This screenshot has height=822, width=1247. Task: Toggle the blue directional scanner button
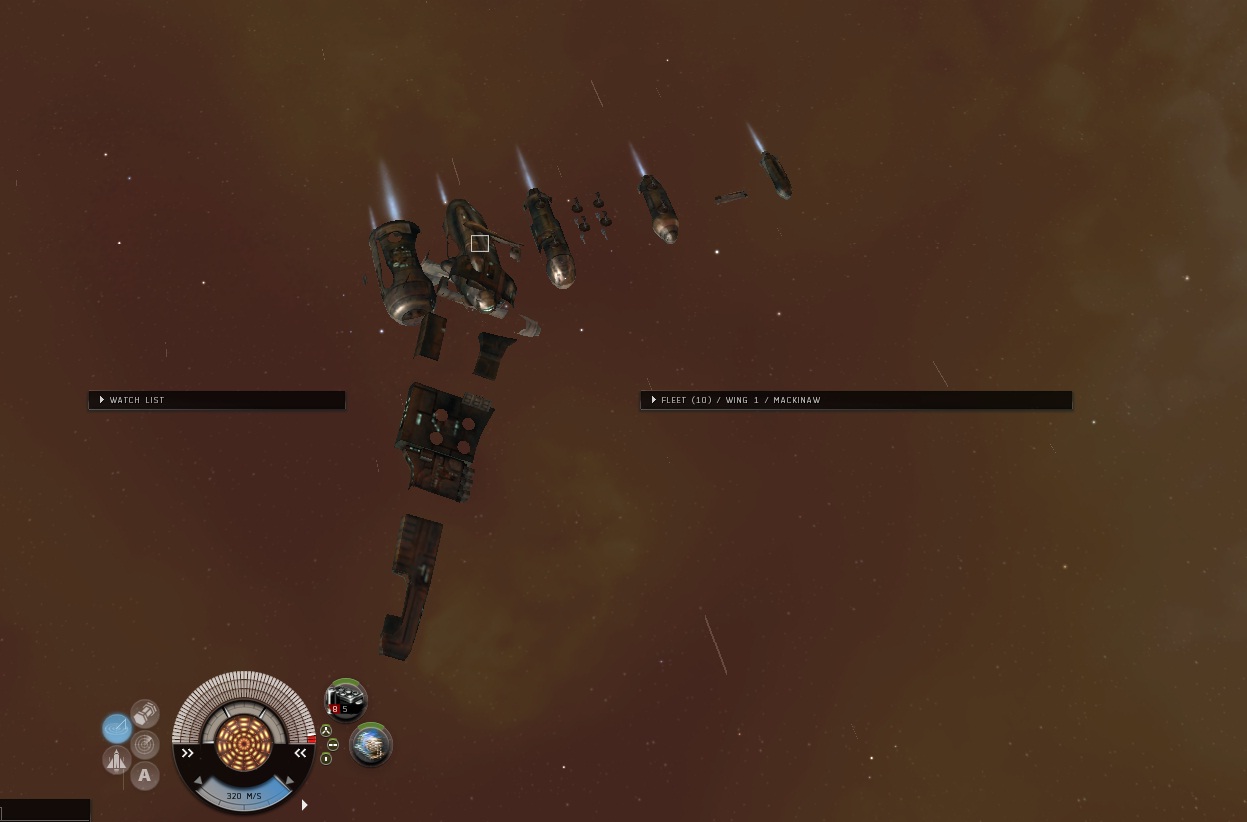click(x=116, y=728)
